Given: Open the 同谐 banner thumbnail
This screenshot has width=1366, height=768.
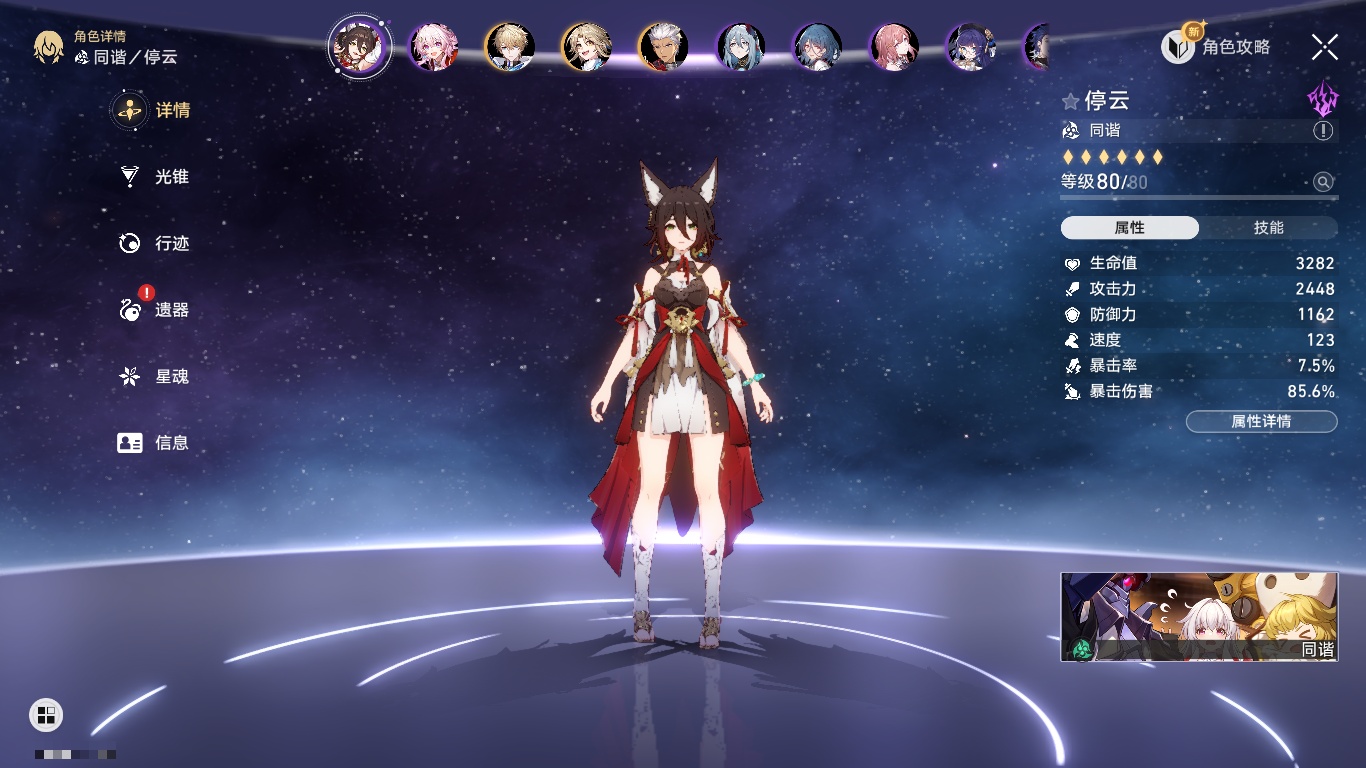Looking at the screenshot, I should coord(1199,617).
